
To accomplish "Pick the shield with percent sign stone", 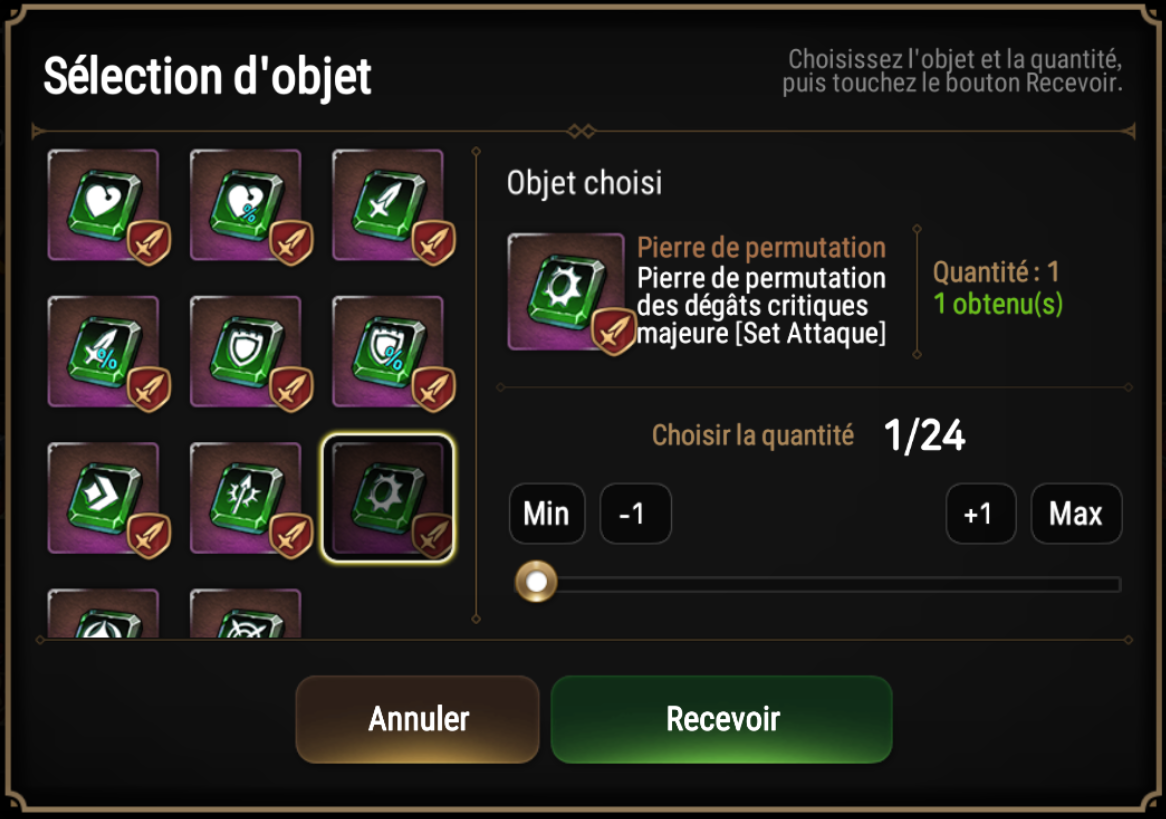I will point(388,351).
